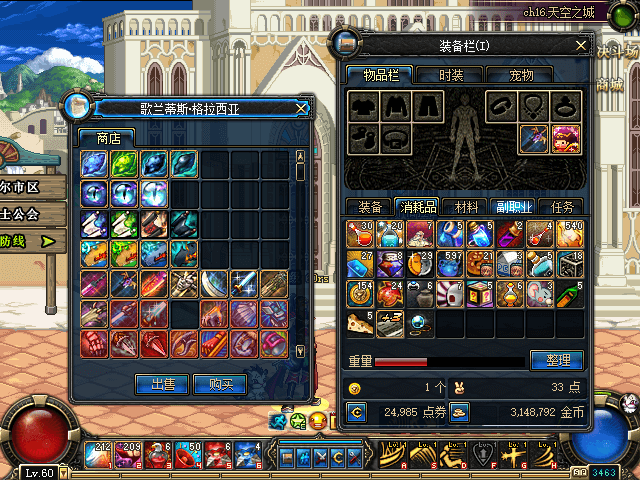The image size is (640, 480).
Task: Open the 任务 (Quest) items category
Action: tap(563, 207)
